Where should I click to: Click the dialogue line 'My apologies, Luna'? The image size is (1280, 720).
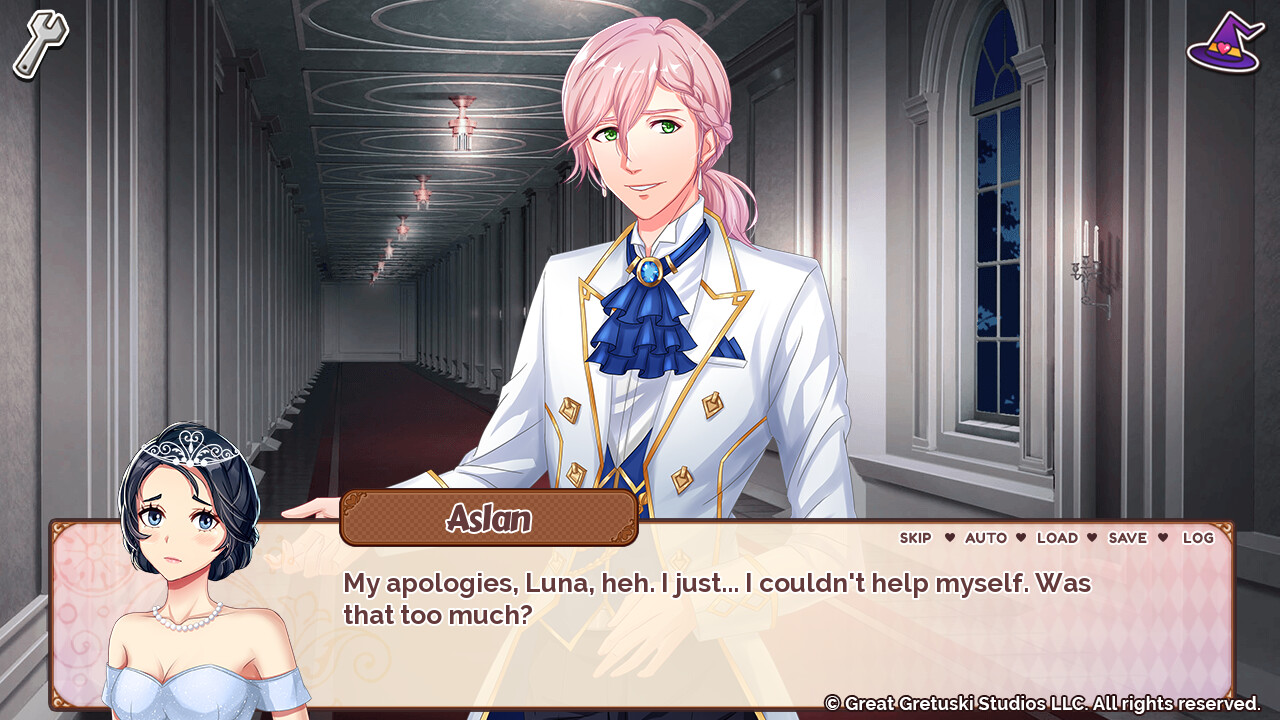[430, 581]
